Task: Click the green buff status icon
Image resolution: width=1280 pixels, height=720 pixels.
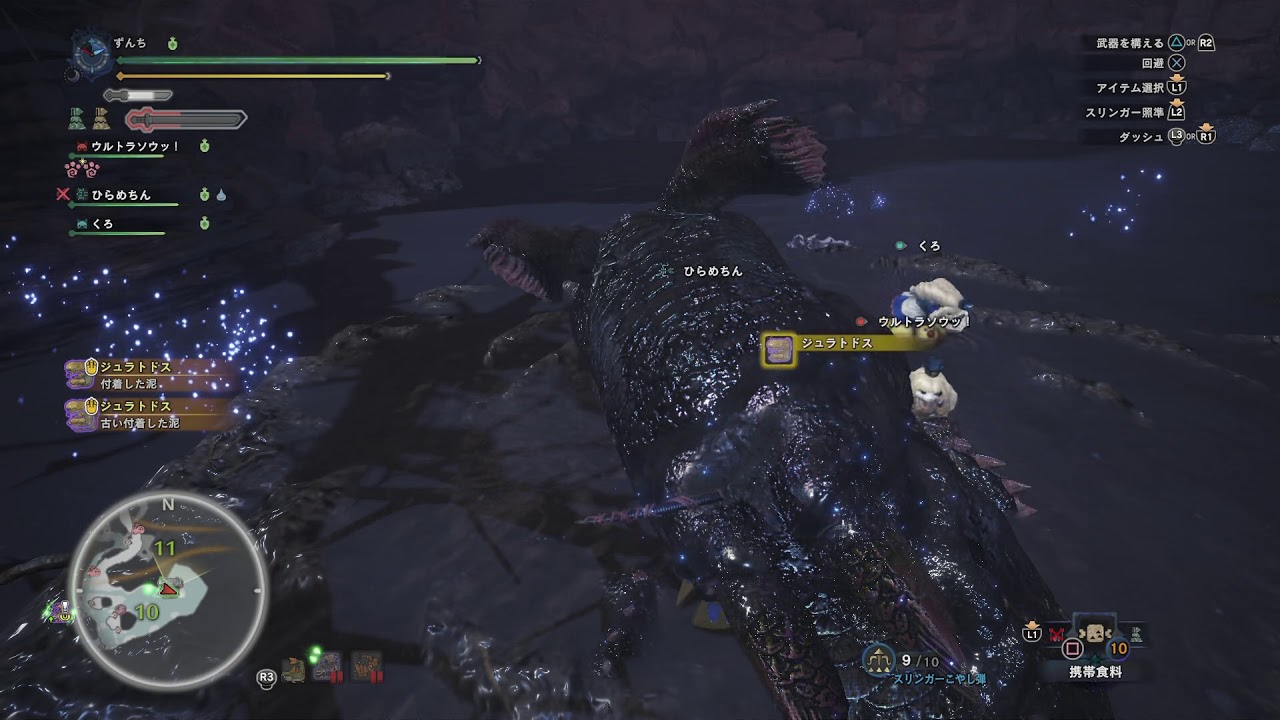Action: (x=77, y=119)
